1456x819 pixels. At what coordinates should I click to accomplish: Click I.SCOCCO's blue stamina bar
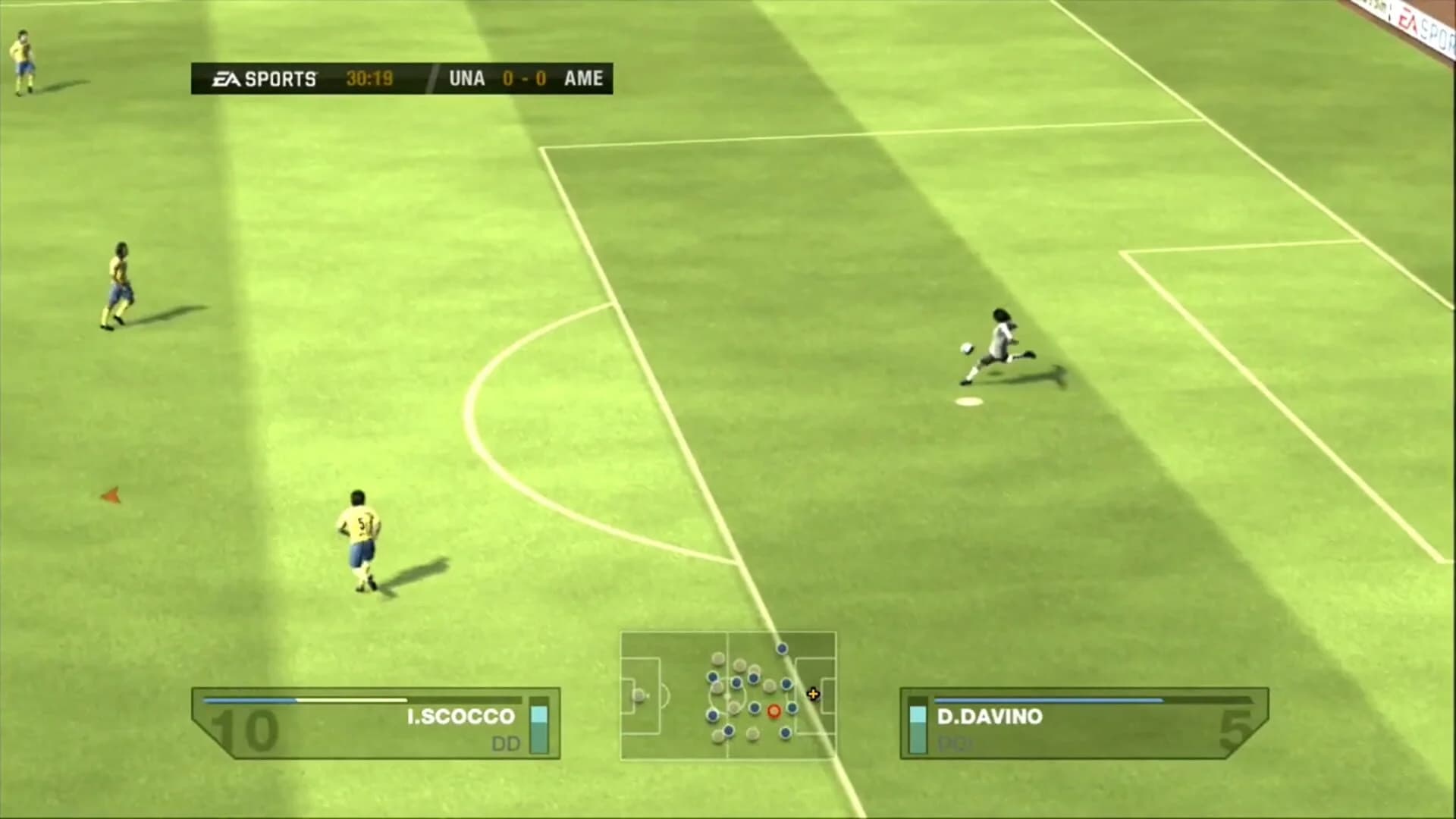[x=250, y=700]
